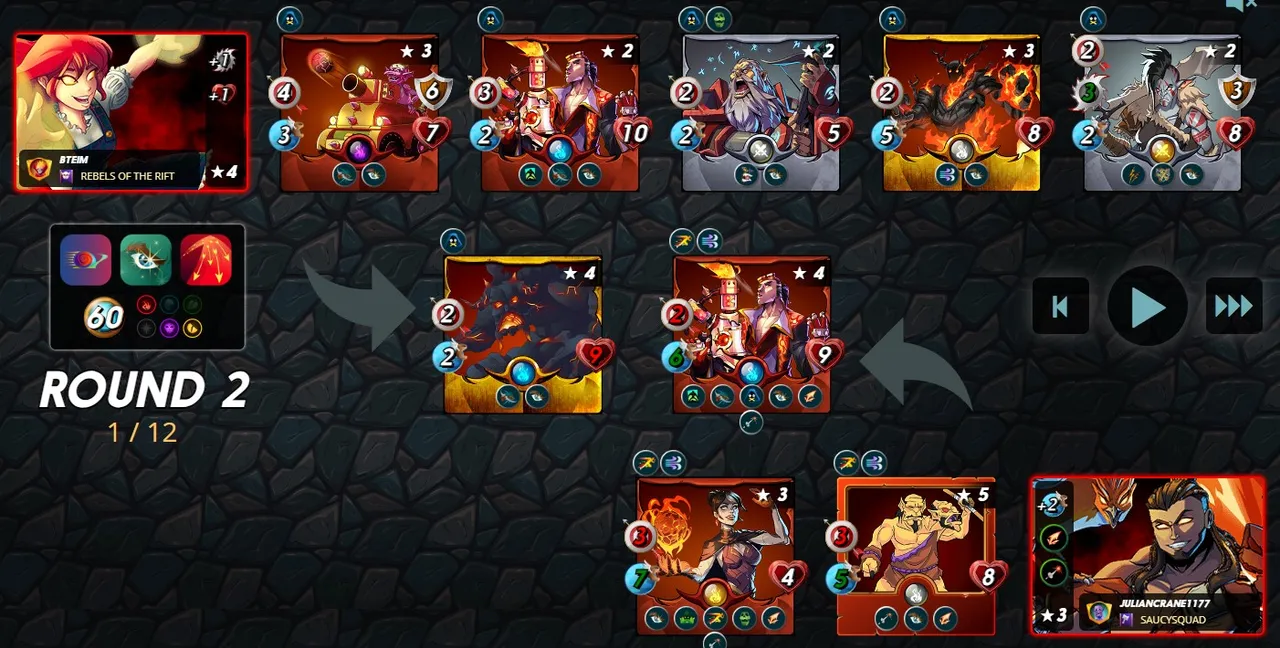Skip back to the start of the battle
This screenshot has height=648, width=1280.
click(1060, 306)
